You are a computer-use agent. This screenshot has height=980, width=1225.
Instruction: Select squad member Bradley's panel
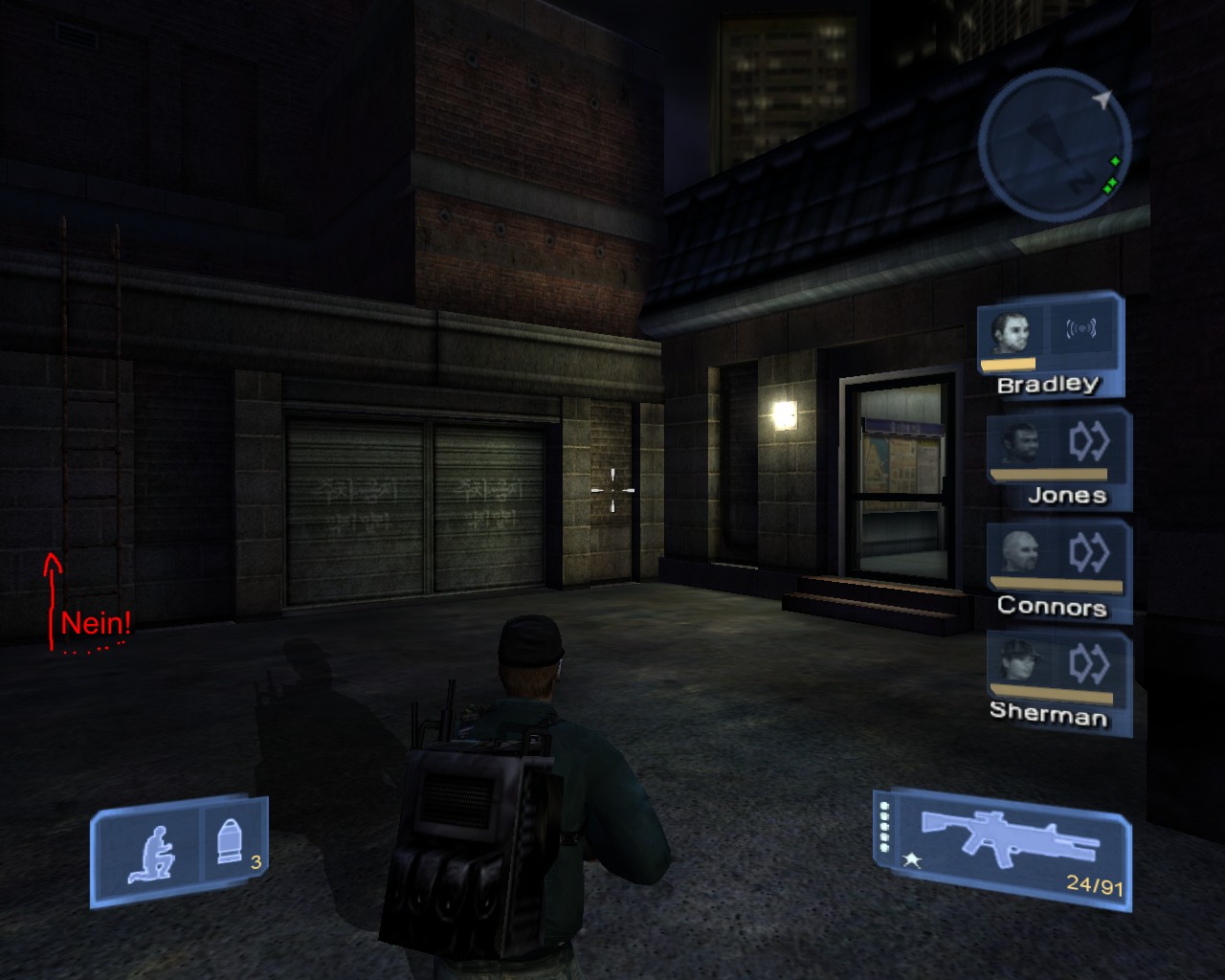pyautogui.click(x=1049, y=346)
